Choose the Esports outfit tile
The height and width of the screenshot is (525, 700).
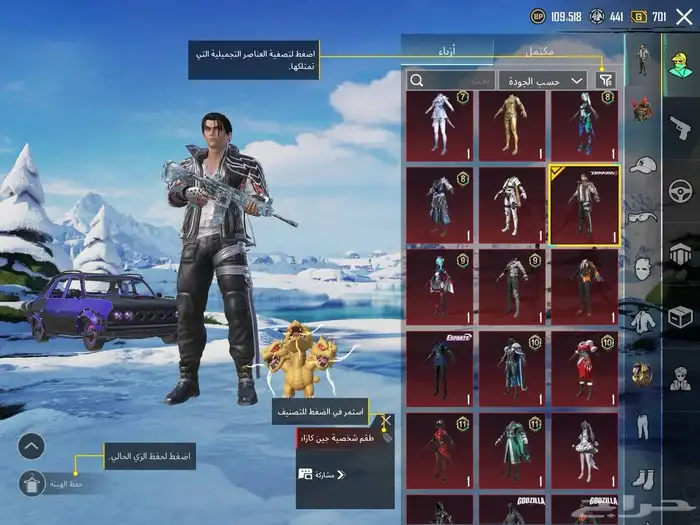tap(439, 367)
